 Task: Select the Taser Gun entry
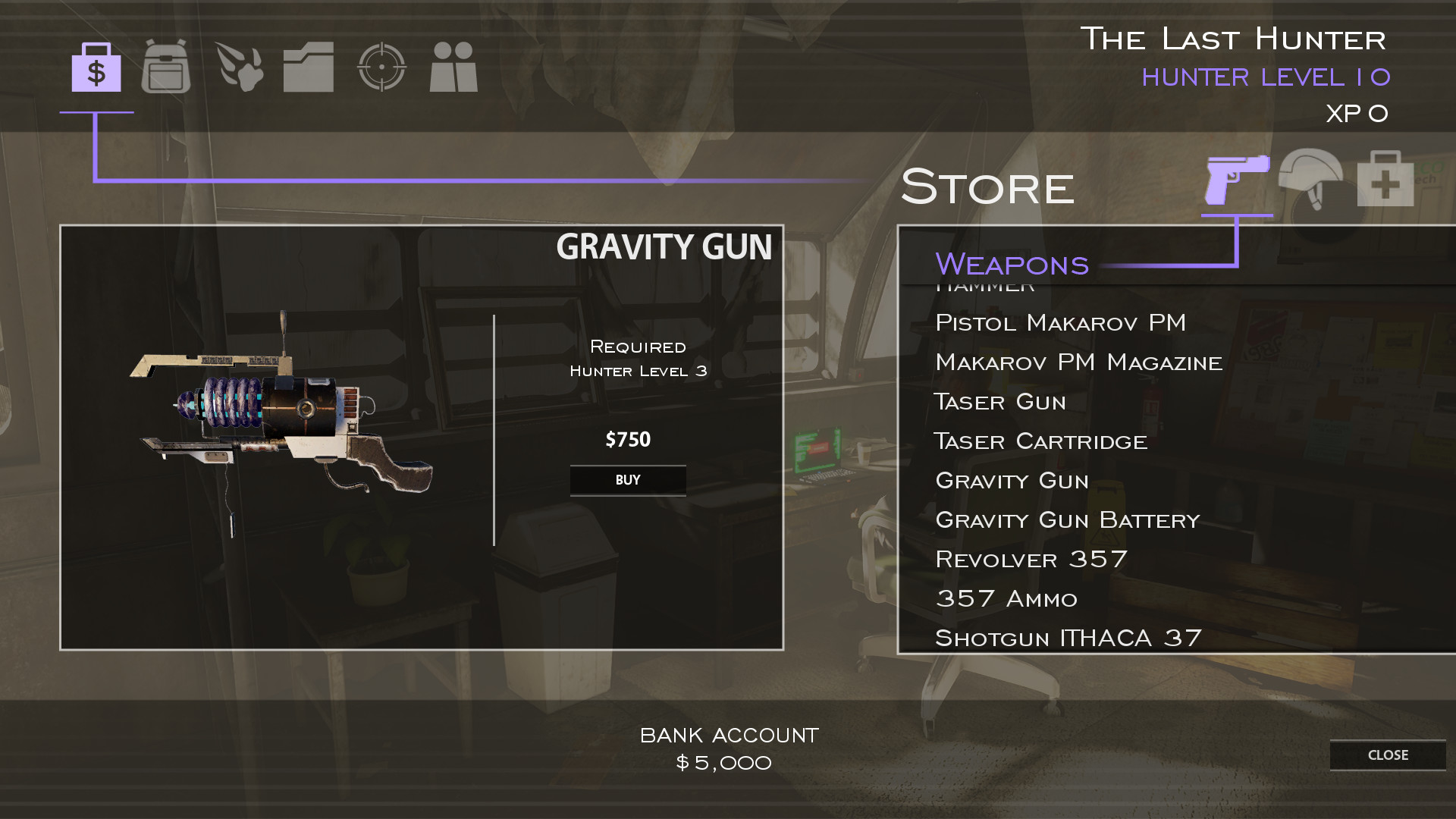coord(999,402)
